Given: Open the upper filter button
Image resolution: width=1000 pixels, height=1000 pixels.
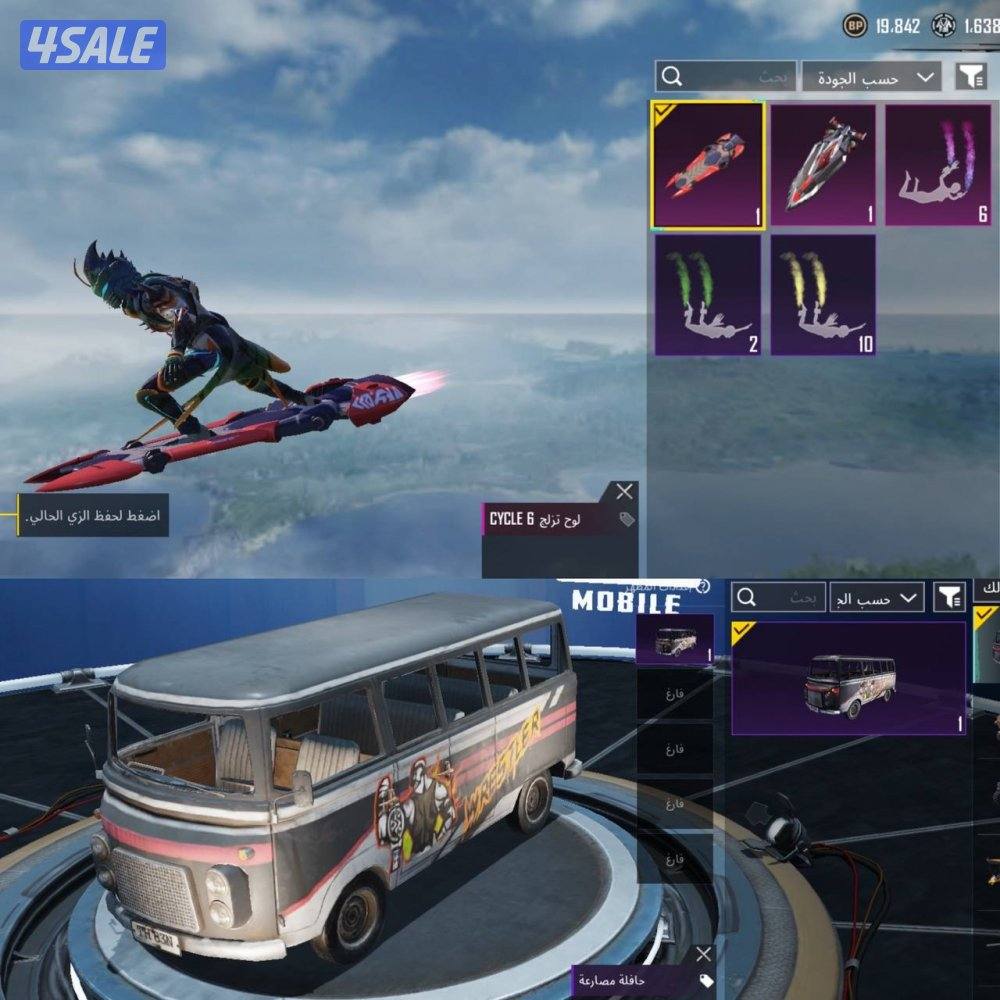Looking at the screenshot, I should click(970, 77).
